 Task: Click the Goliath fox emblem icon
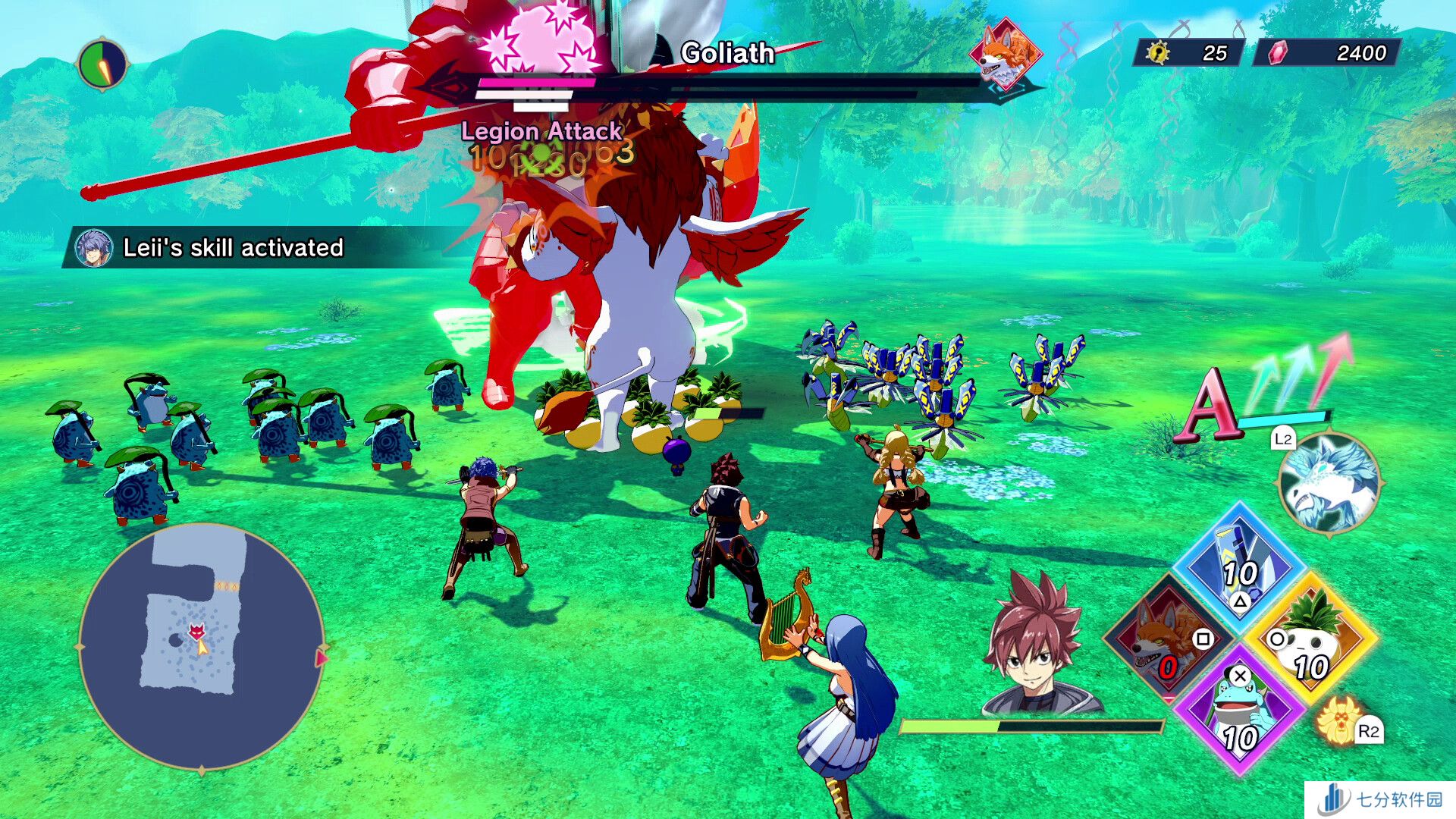coord(1006,53)
